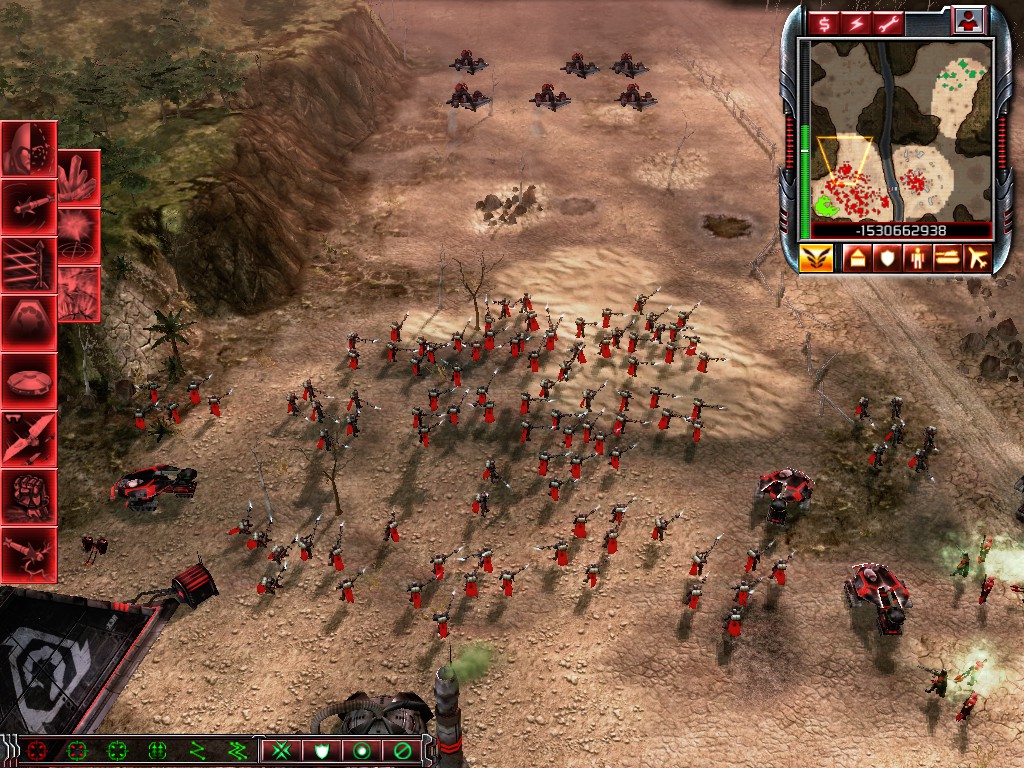Click the stop command circle-slash button
The image size is (1024, 768).
click(402, 750)
